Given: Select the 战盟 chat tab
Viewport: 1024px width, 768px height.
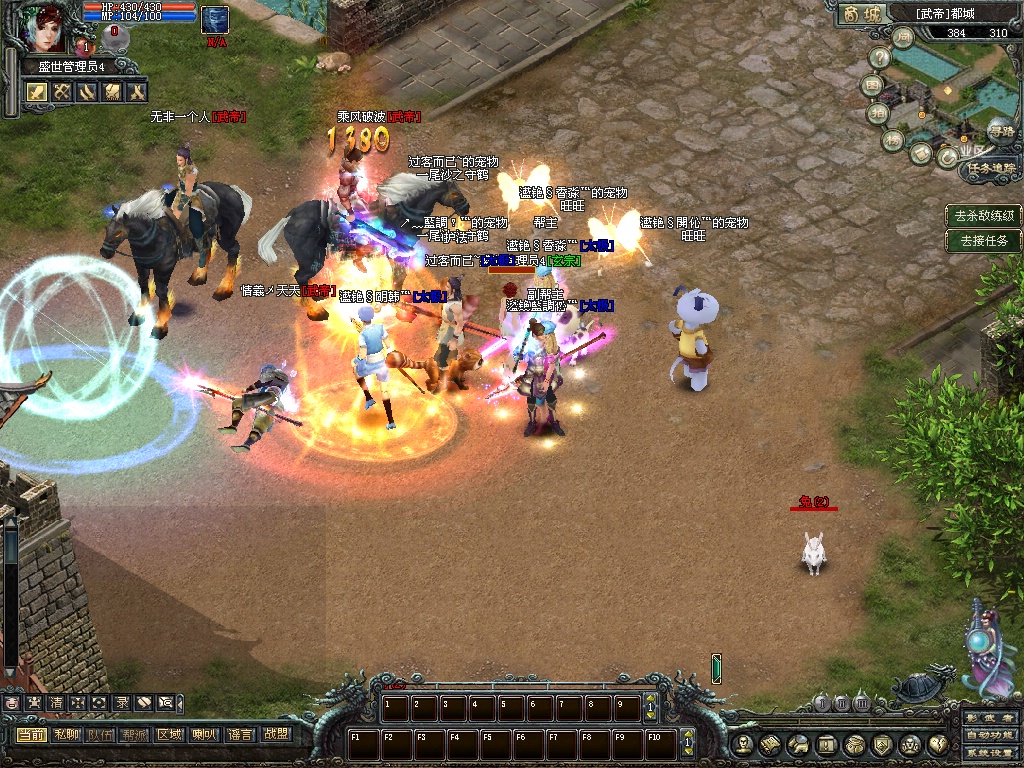Looking at the screenshot, I should pyautogui.click(x=275, y=734).
